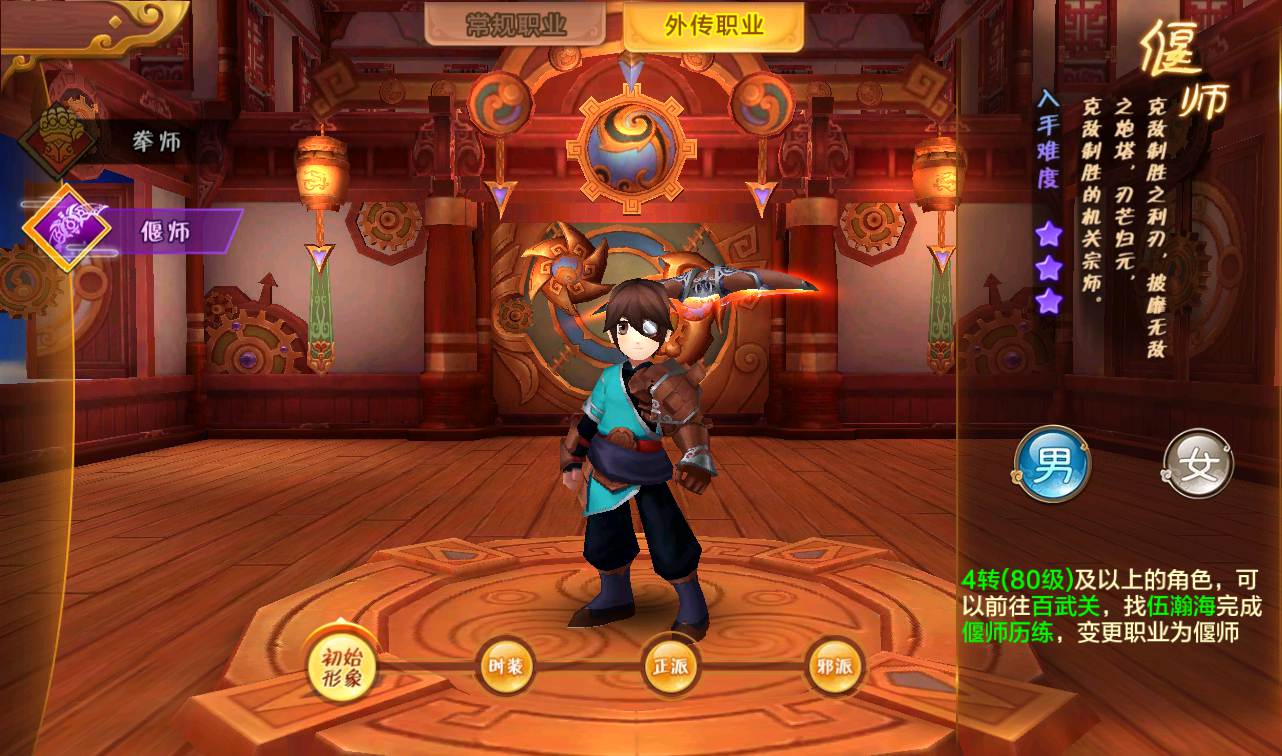The image size is (1282, 756).
Task: Select the 偃师 class entry
Action: (x=140, y=233)
